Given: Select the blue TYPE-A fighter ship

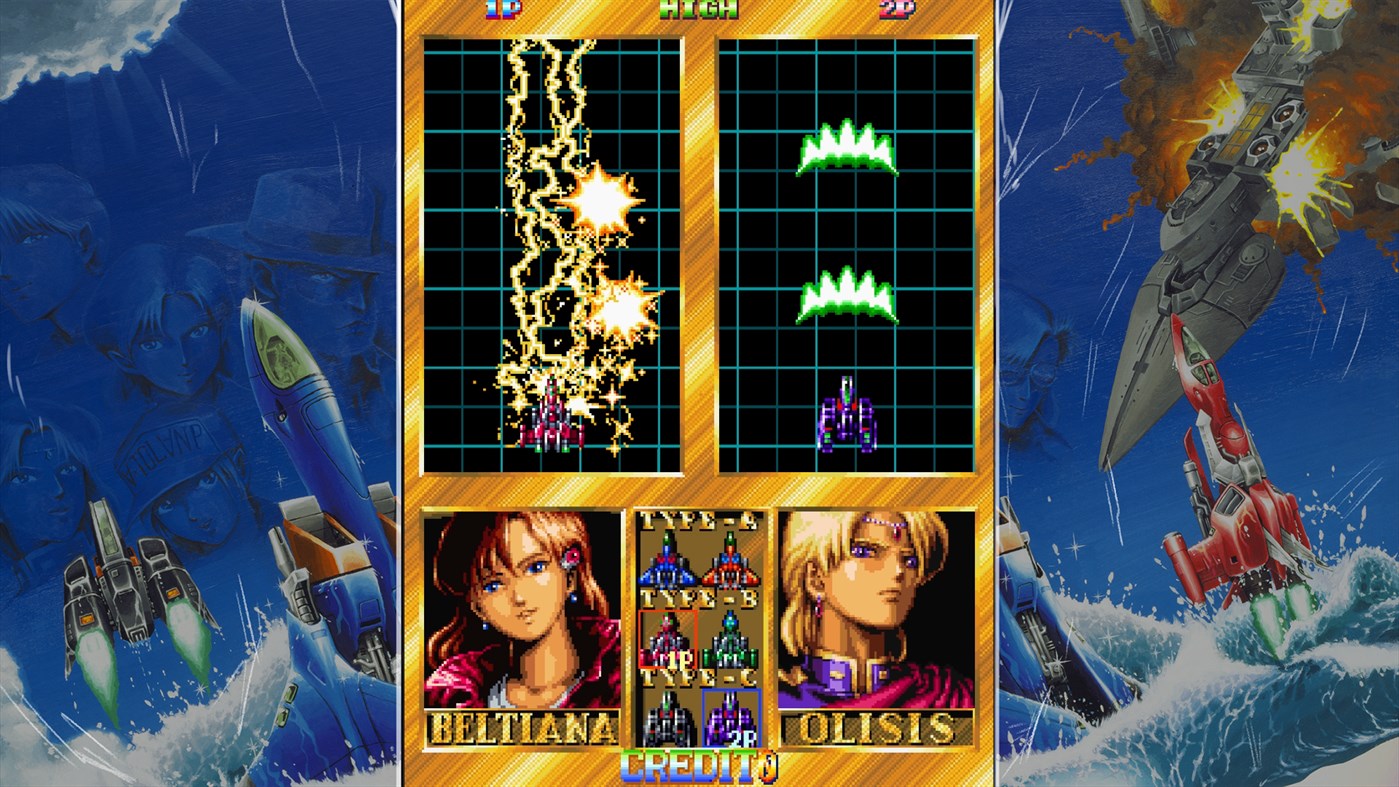Looking at the screenshot, I should [665, 567].
